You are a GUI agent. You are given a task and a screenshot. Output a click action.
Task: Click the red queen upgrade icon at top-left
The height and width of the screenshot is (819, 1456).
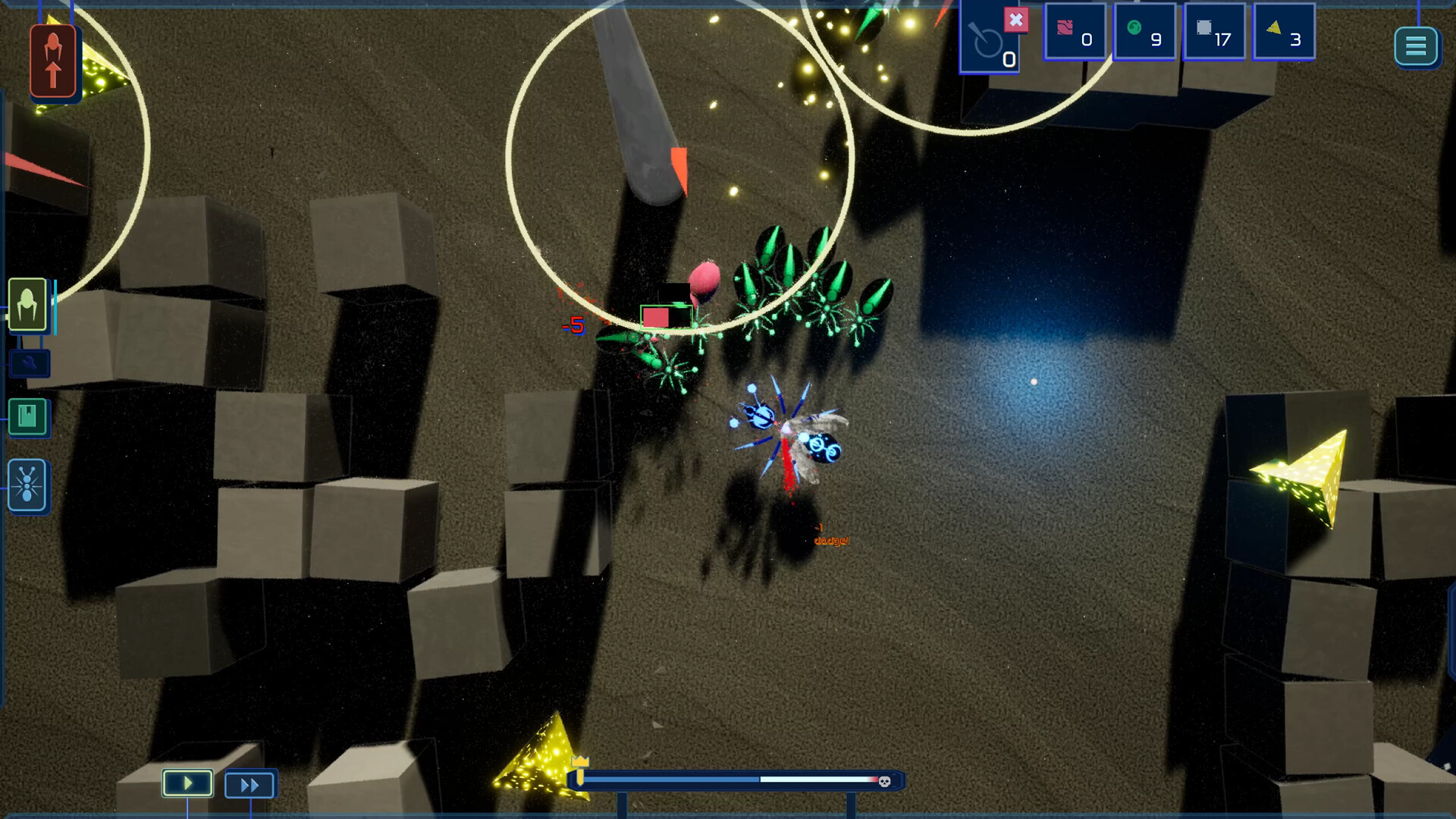click(52, 61)
